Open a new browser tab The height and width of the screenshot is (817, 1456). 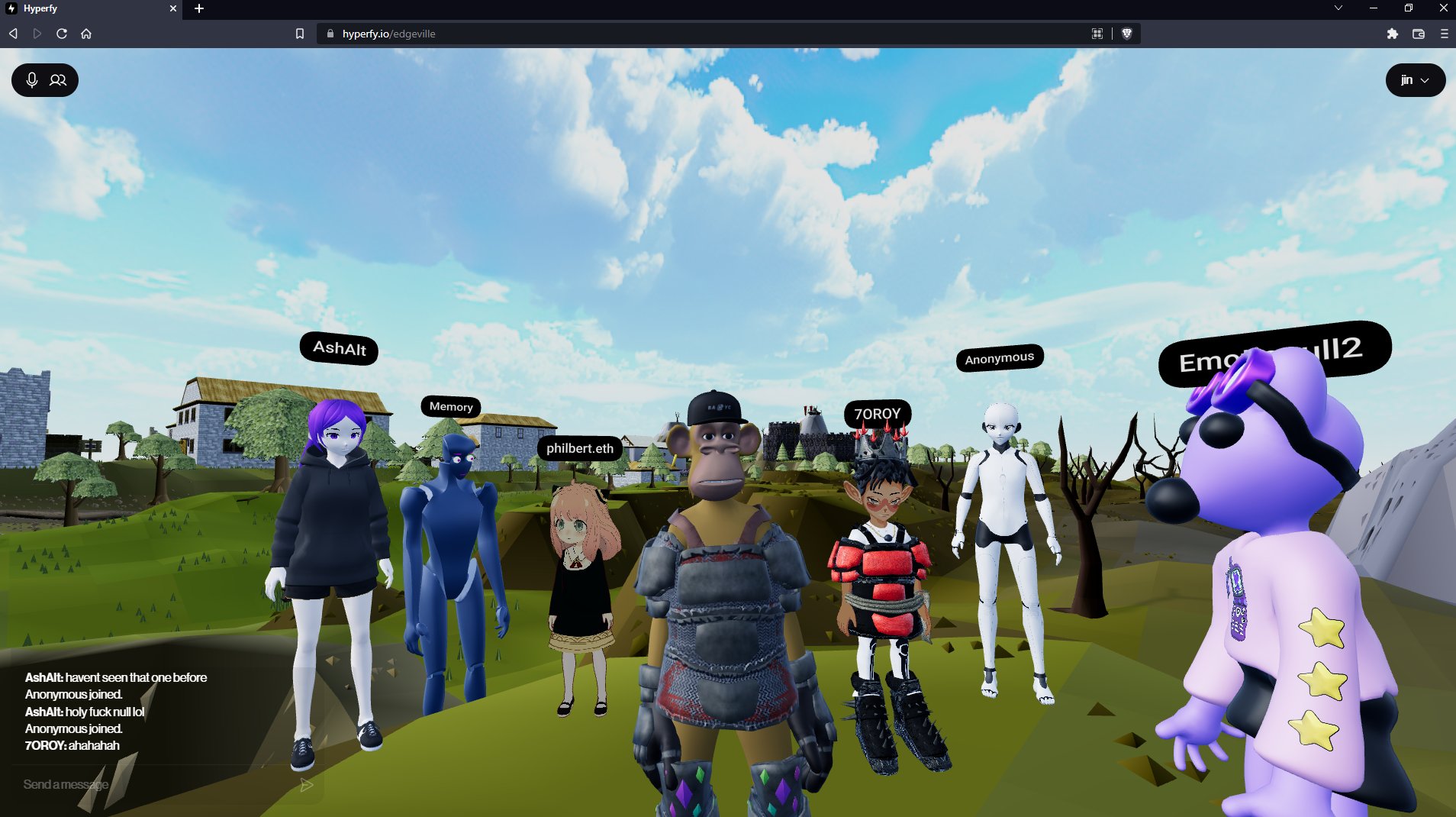(x=198, y=8)
